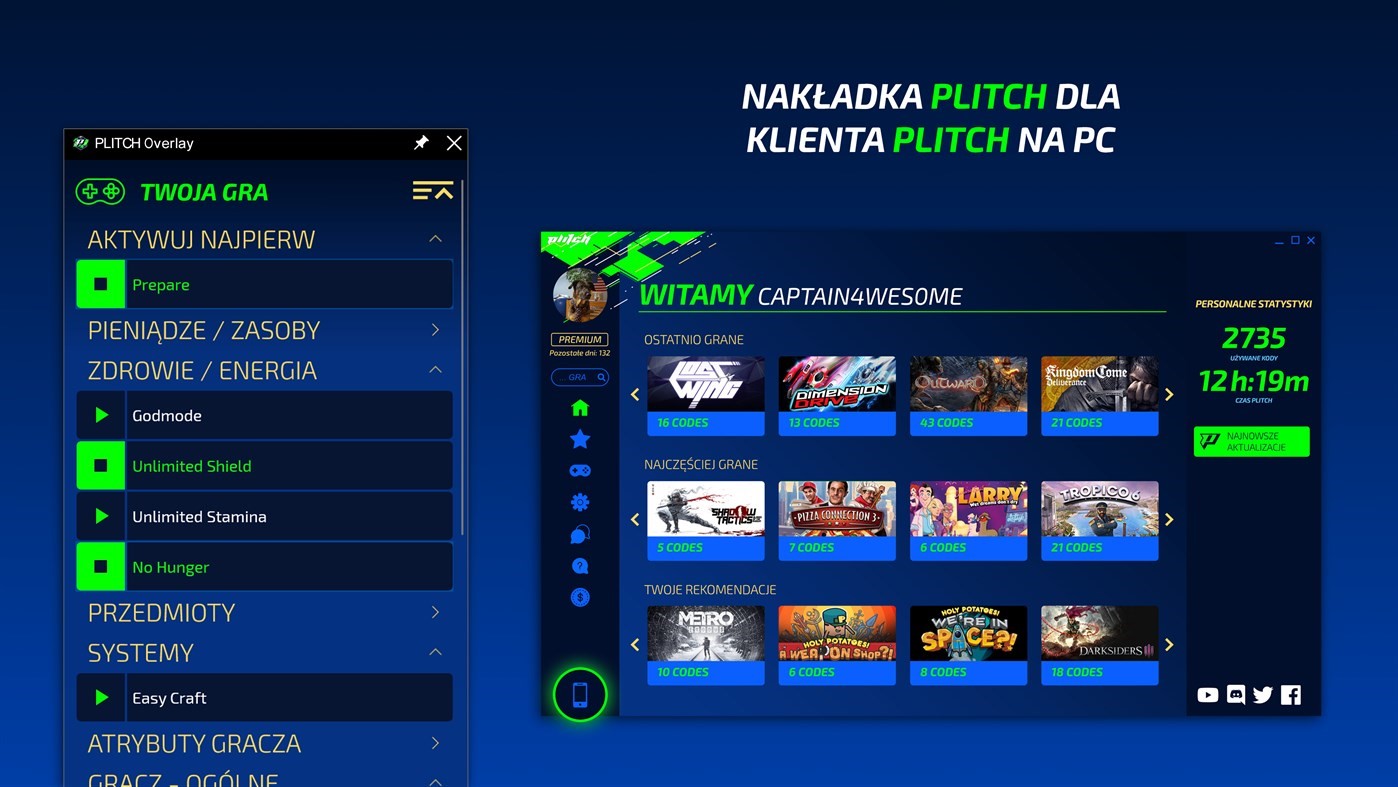This screenshot has height=787, width=1398.
Task: Click the green mobile phone button
Action: 580,694
